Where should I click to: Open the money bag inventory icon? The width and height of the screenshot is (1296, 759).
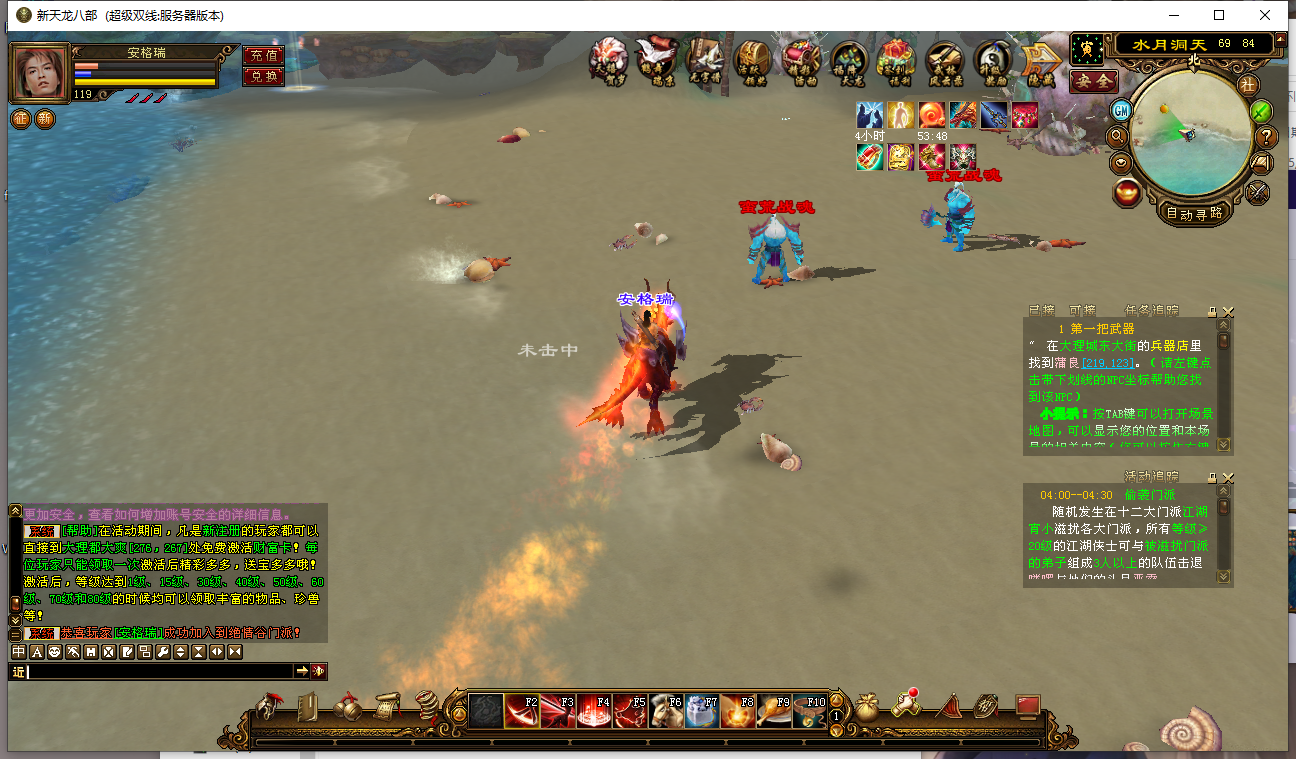(866, 708)
